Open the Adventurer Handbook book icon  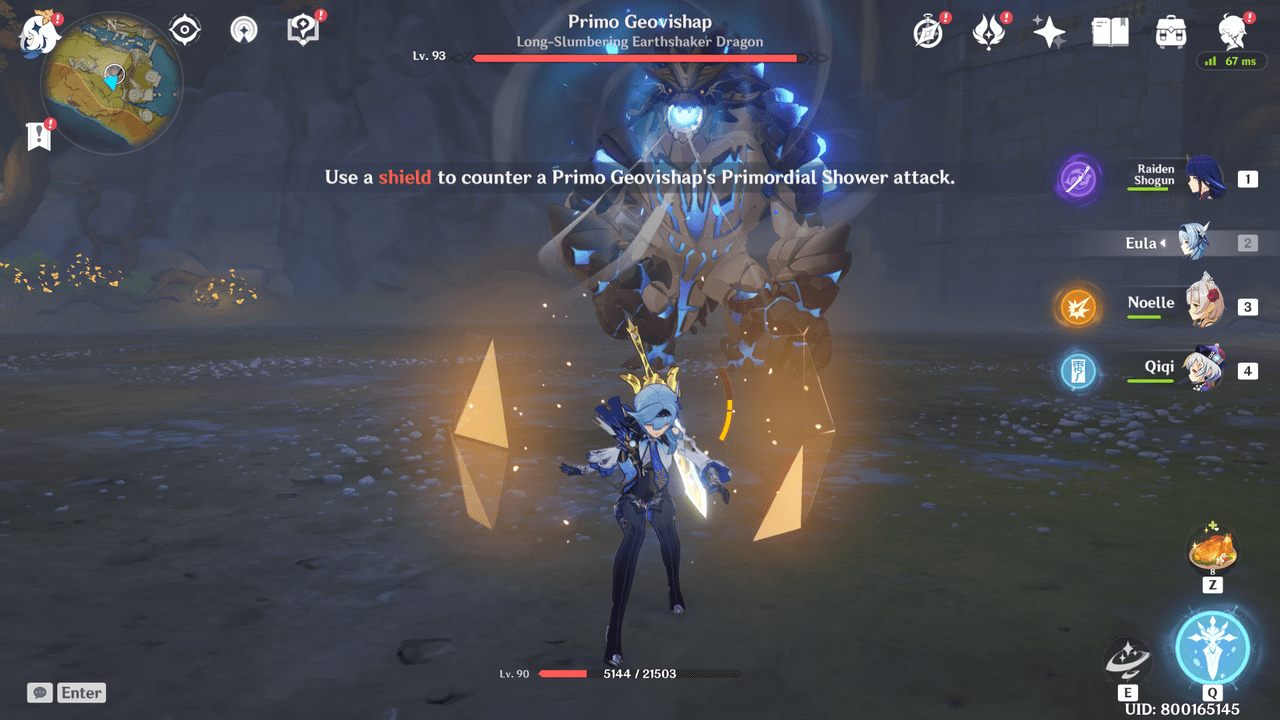[x=1110, y=33]
